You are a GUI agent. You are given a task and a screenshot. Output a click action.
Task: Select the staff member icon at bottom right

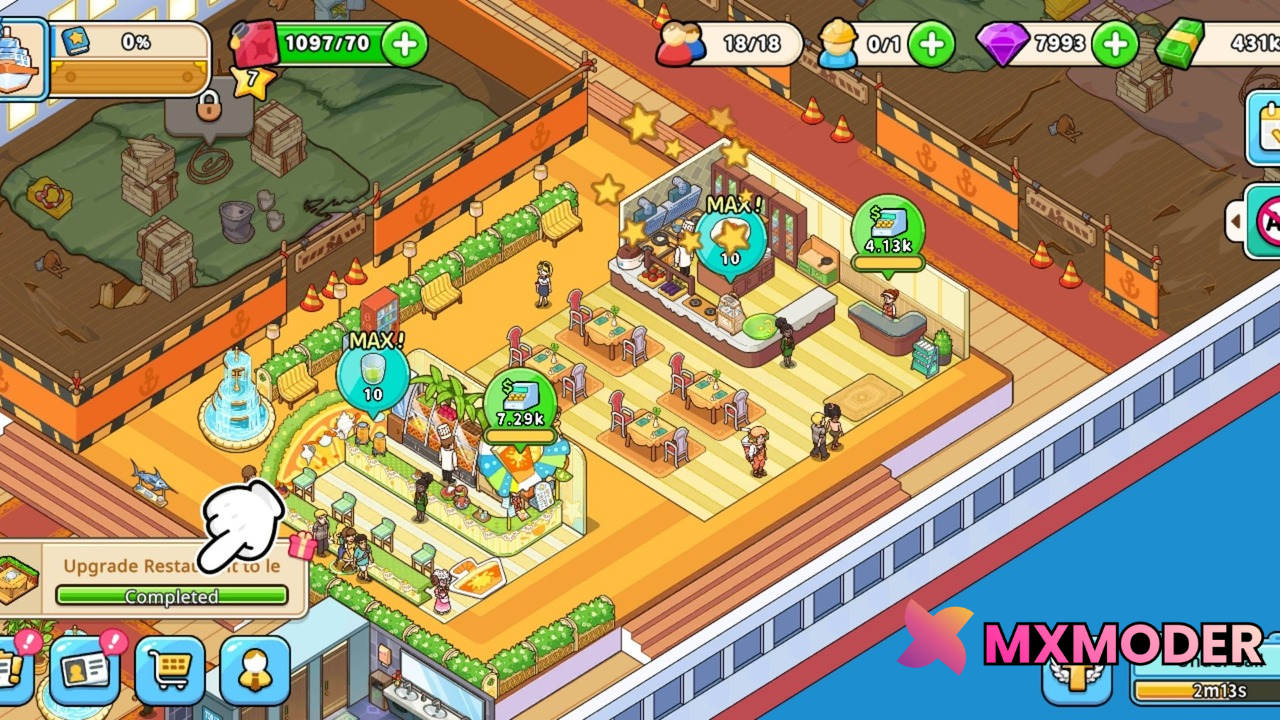click(256, 671)
